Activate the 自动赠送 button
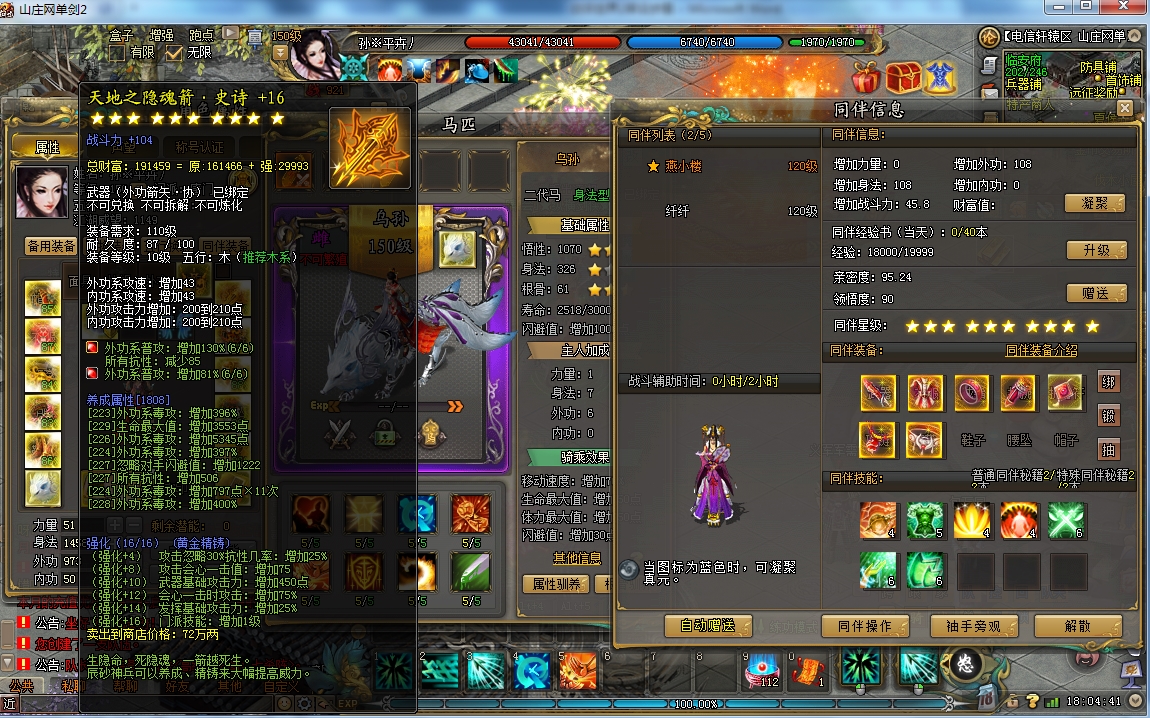 pyautogui.click(x=708, y=626)
